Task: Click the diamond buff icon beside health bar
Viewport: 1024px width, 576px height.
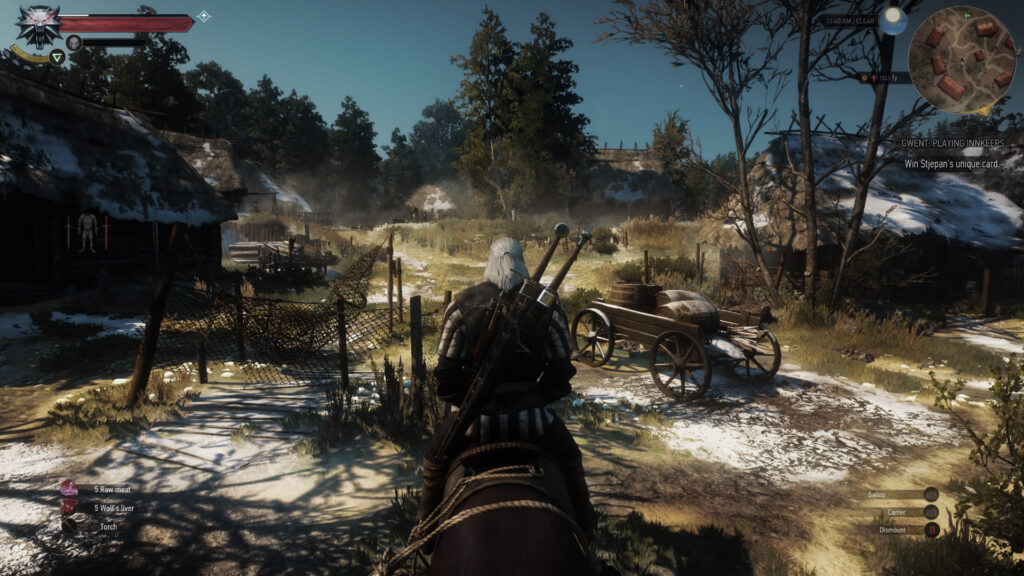Action: tap(203, 16)
